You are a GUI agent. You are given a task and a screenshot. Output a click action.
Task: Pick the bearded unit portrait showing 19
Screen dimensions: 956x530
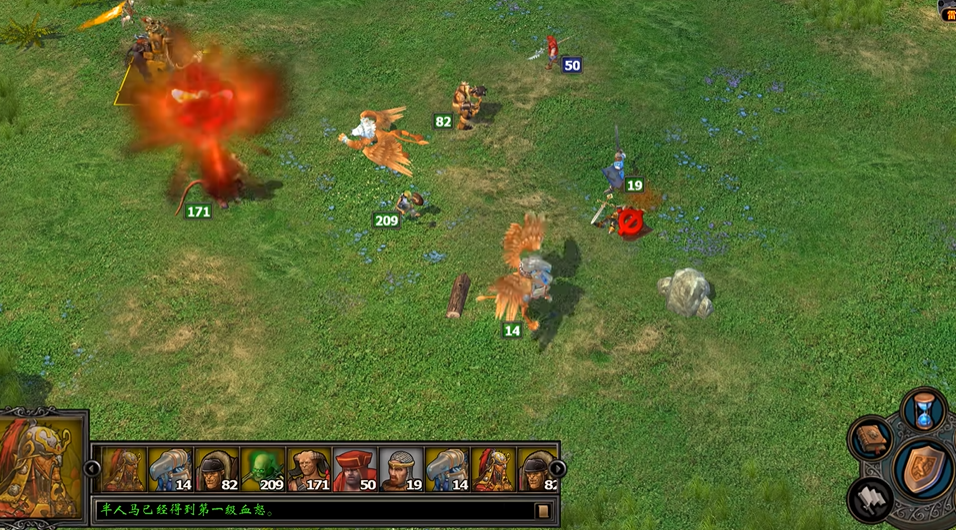tap(401, 469)
